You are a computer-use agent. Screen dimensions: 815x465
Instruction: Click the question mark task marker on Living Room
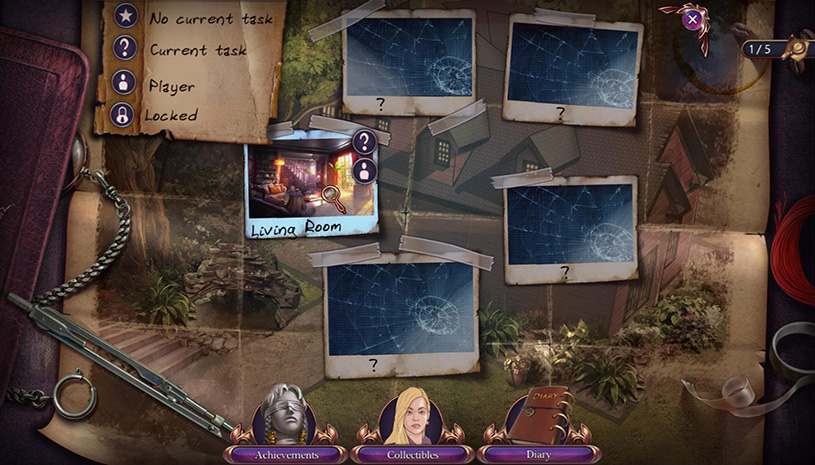364,142
